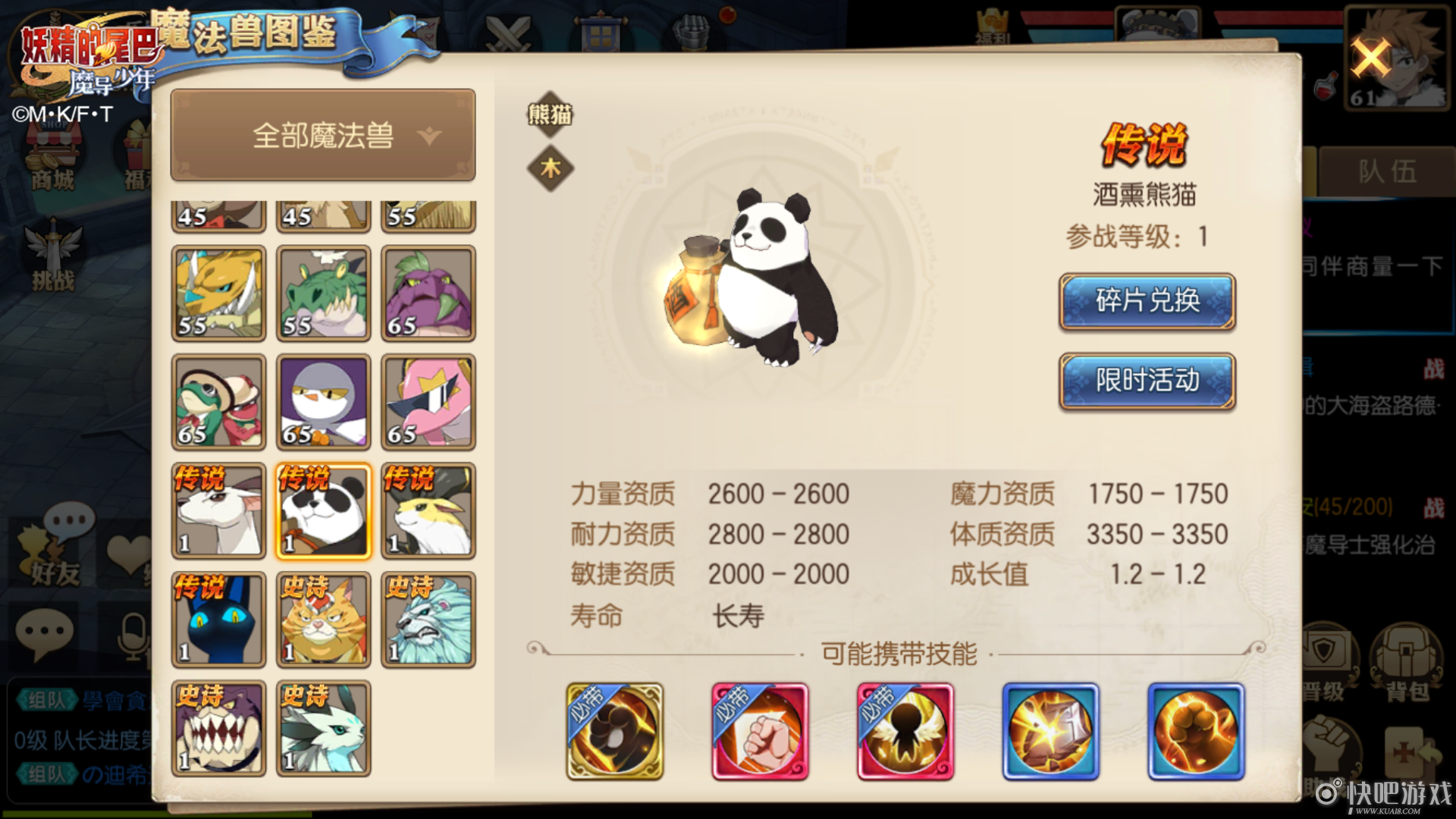This screenshot has width=1456, height=819.
Task: Open the 好友 friends panel icon
Action: tap(51, 551)
